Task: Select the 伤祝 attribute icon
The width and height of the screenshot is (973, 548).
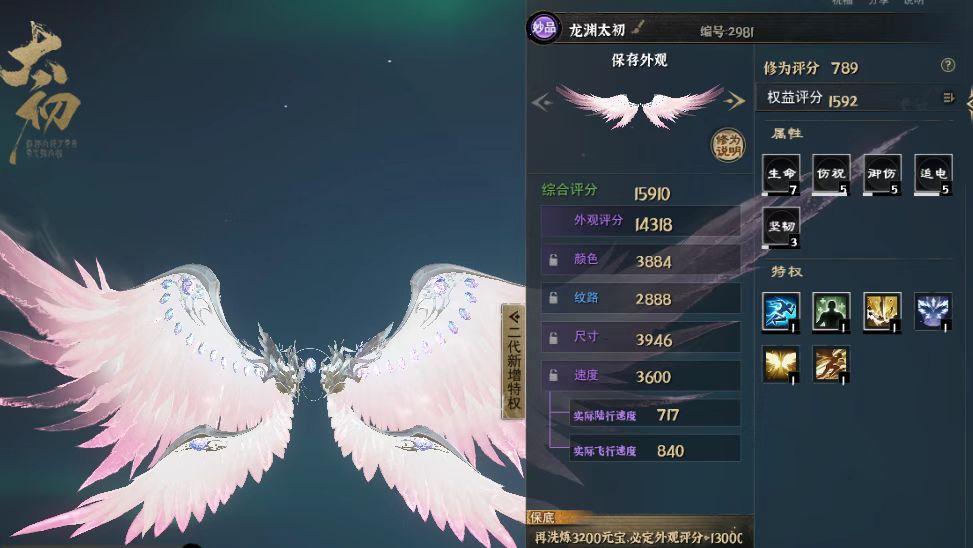Action: click(x=831, y=174)
